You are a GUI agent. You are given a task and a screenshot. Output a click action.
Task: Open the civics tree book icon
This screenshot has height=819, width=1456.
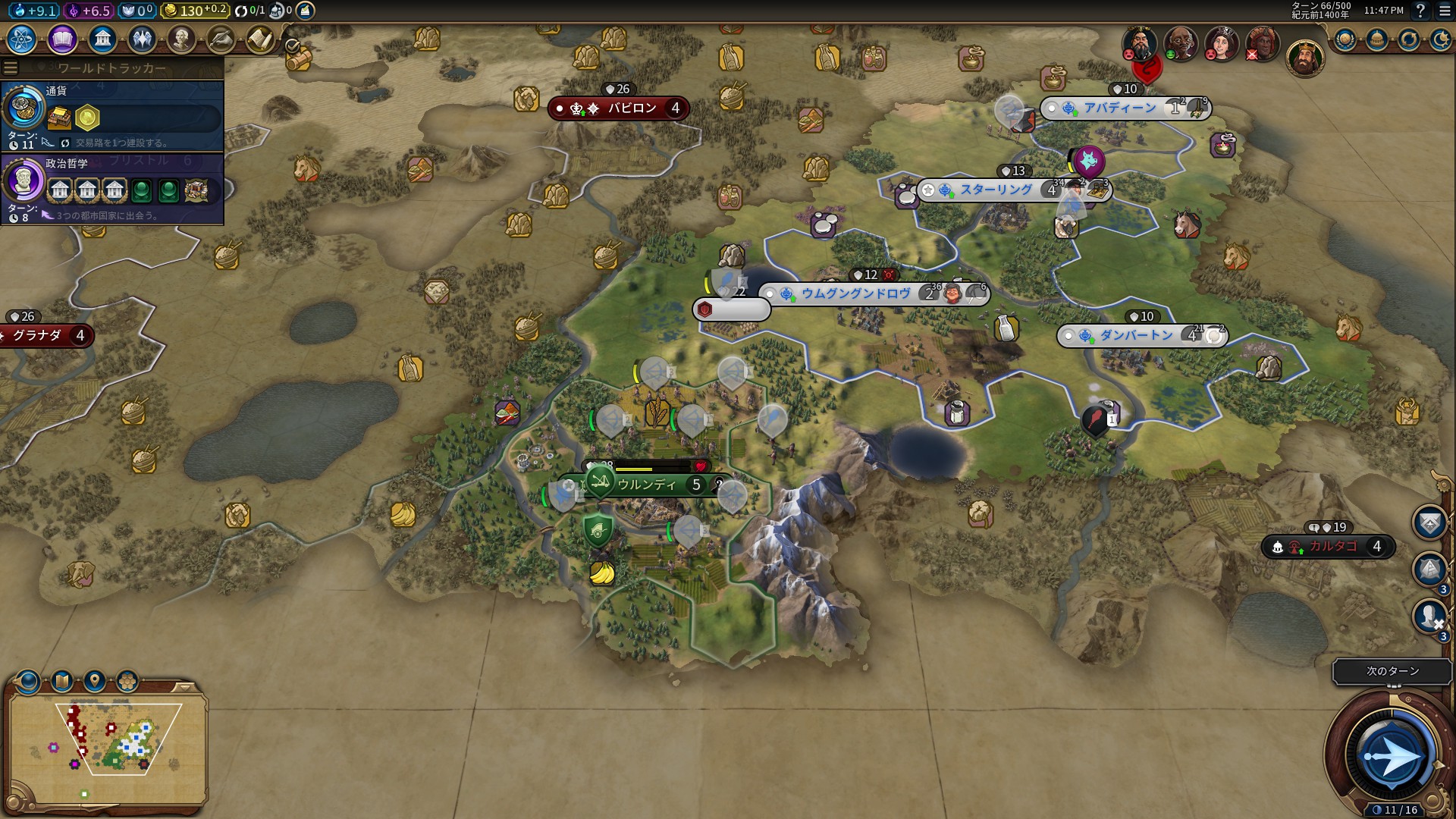[x=62, y=39]
